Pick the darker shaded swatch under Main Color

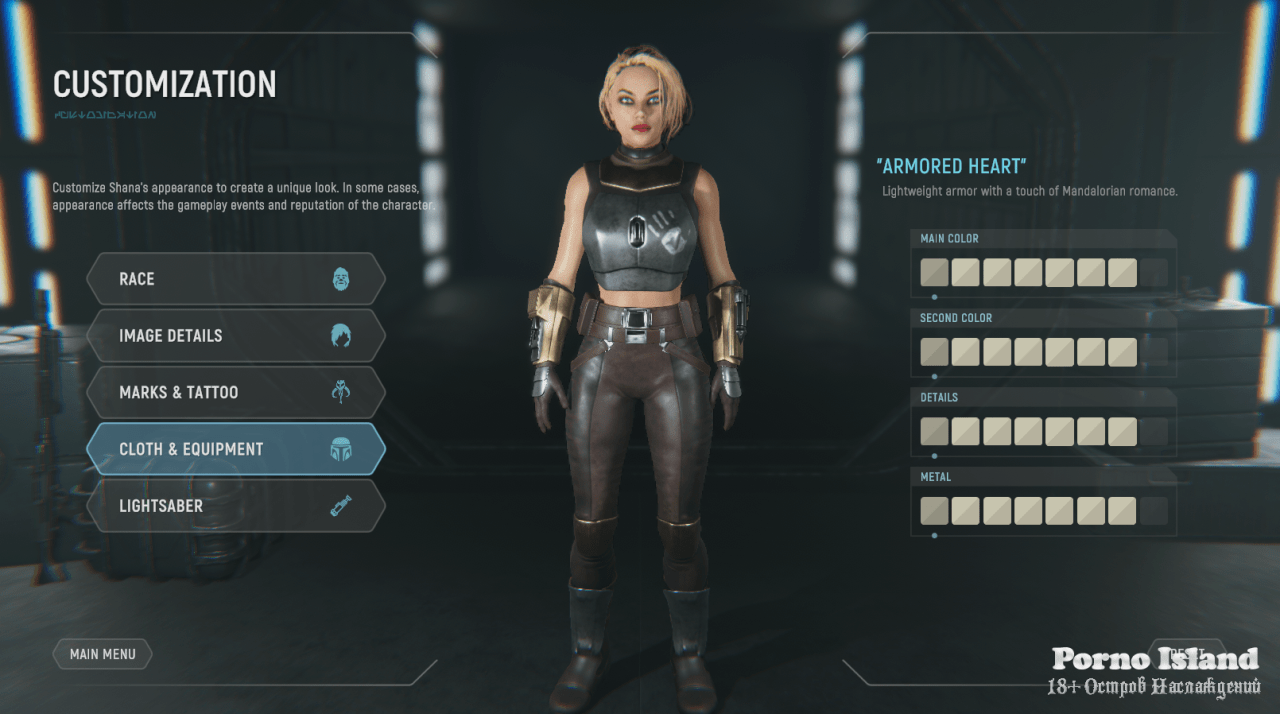tap(934, 273)
